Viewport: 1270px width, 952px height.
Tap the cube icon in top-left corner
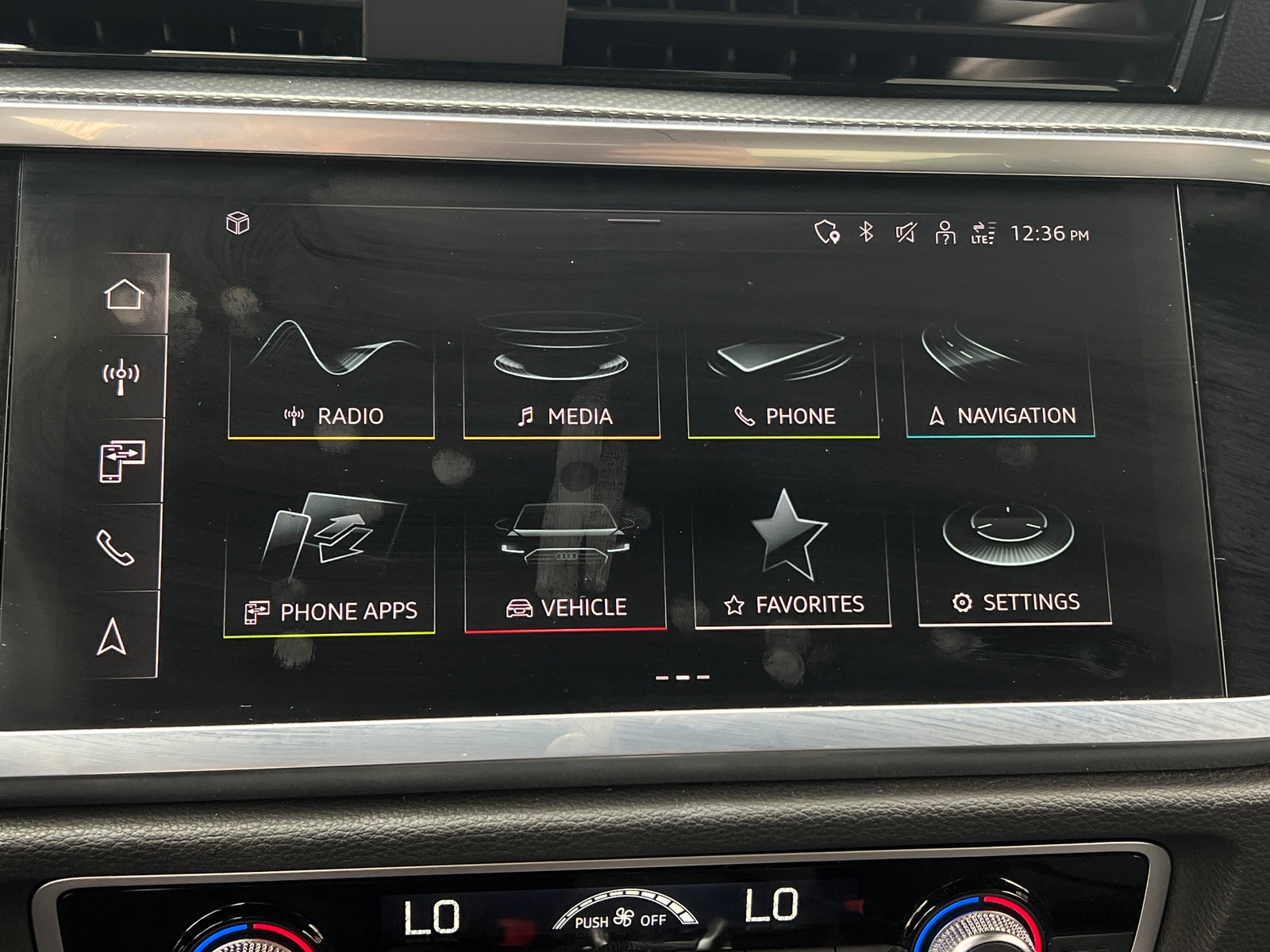point(238,224)
